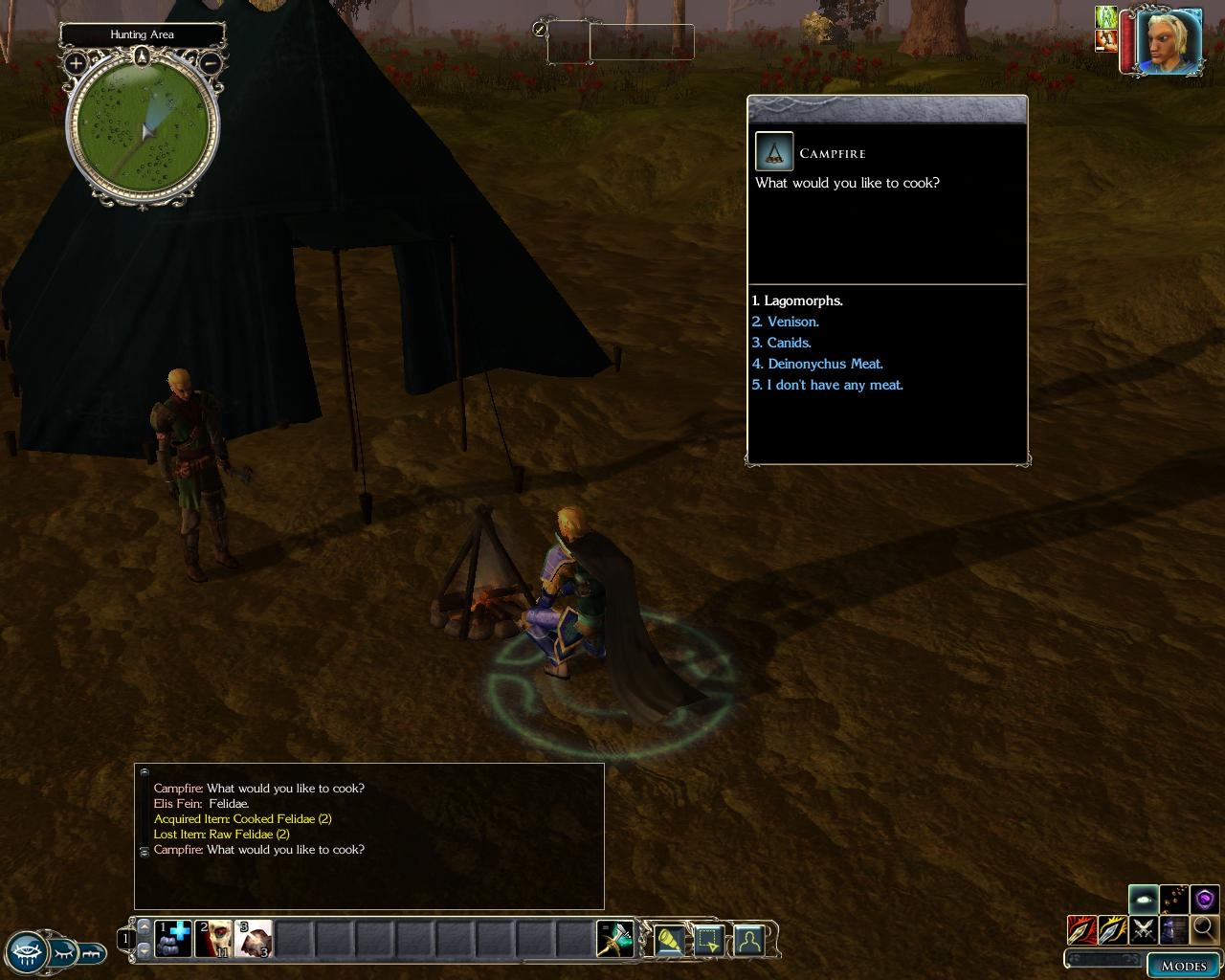Screen dimensions: 1225x980
Task: Select Venison to cook
Action: pyautogui.click(x=786, y=322)
